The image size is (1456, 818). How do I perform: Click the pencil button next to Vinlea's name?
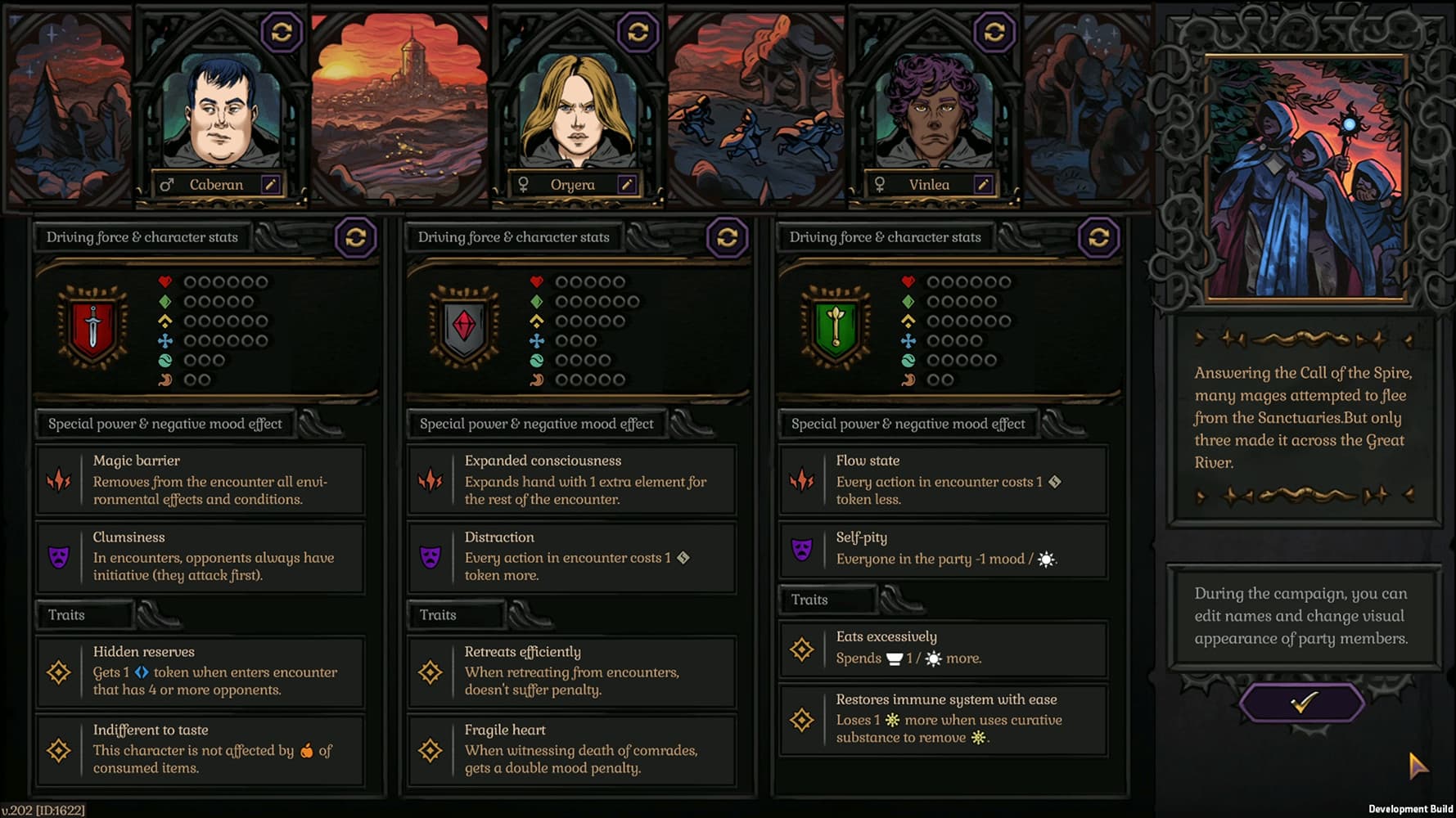coord(985,185)
